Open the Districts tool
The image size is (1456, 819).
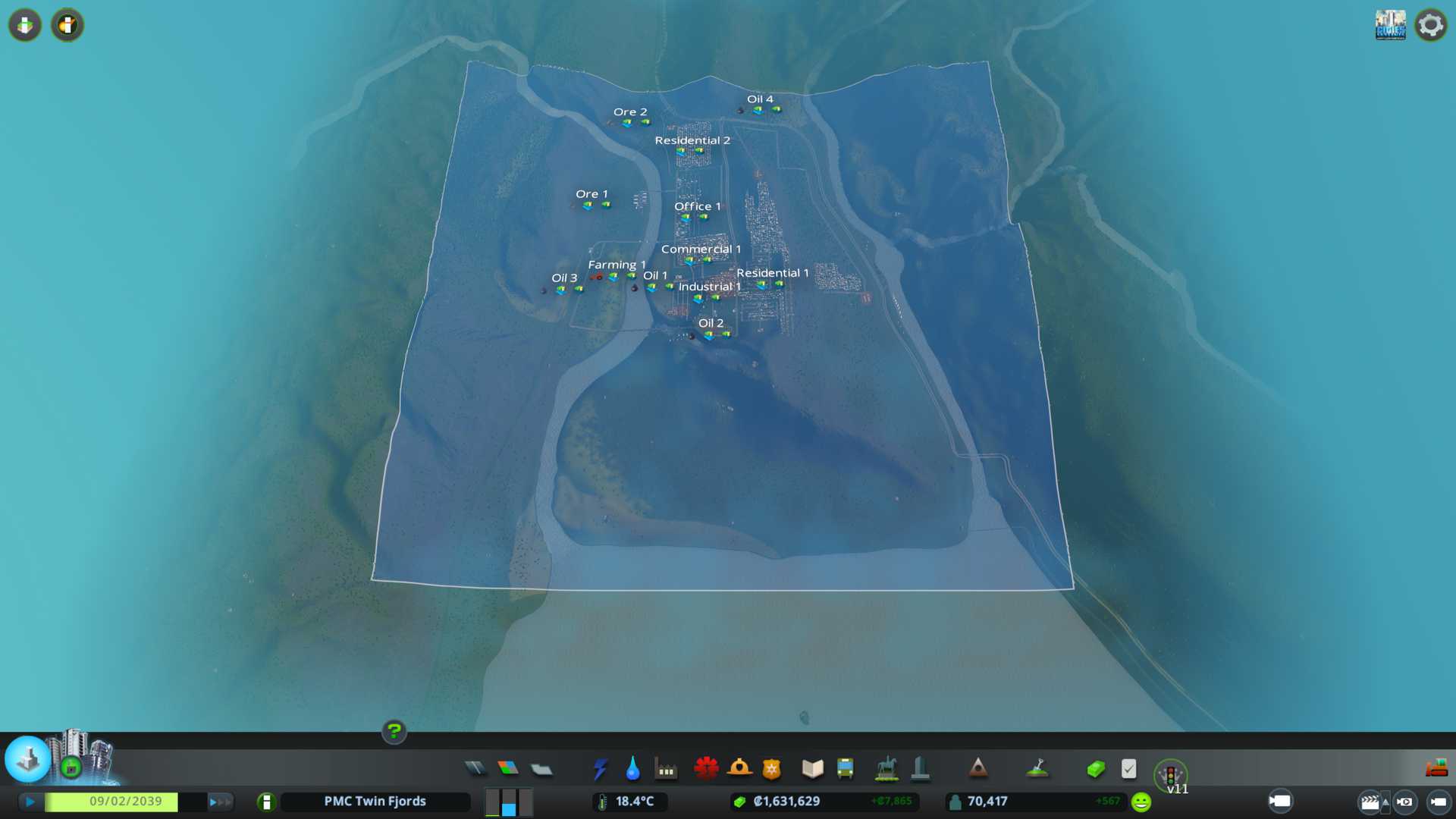tap(541, 770)
